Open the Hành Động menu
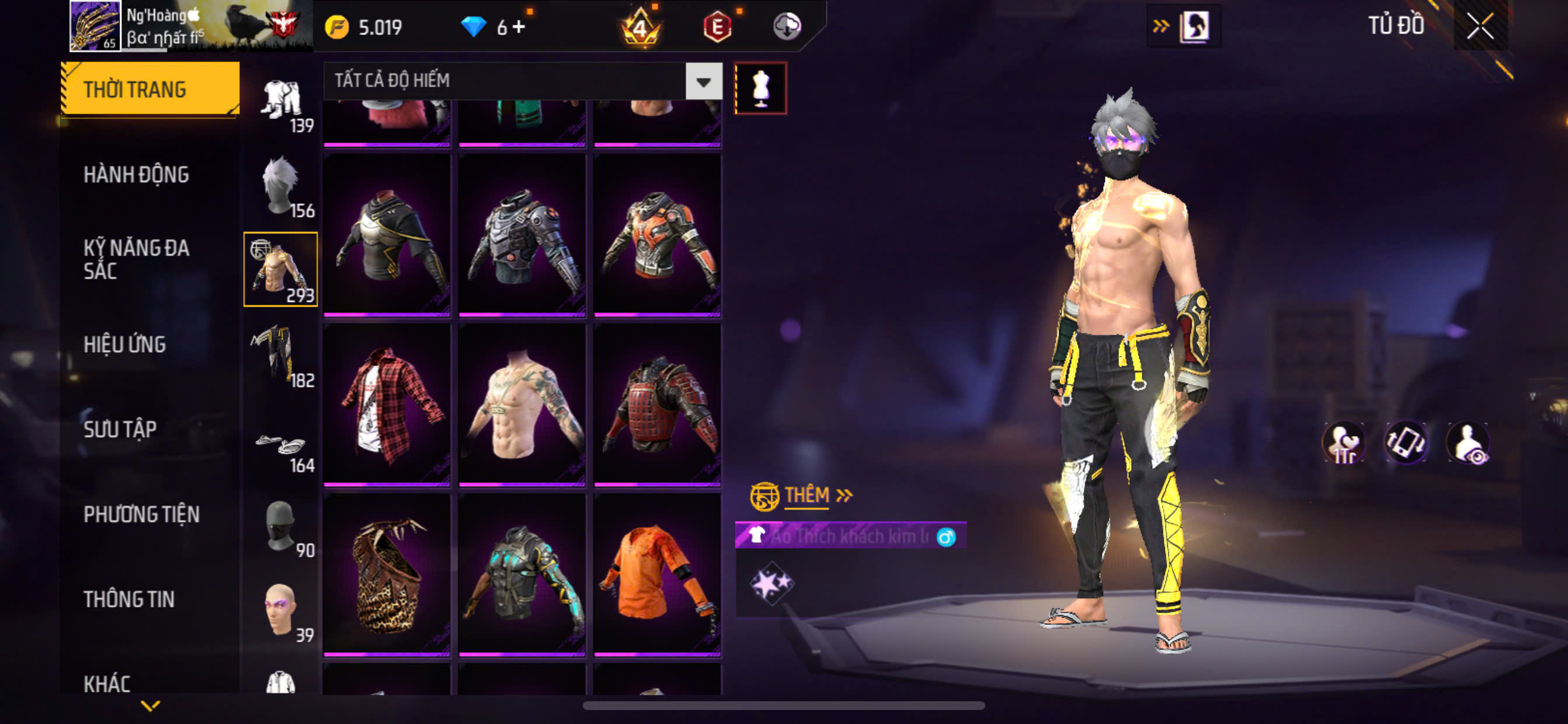This screenshot has width=1568, height=724. click(x=136, y=175)
